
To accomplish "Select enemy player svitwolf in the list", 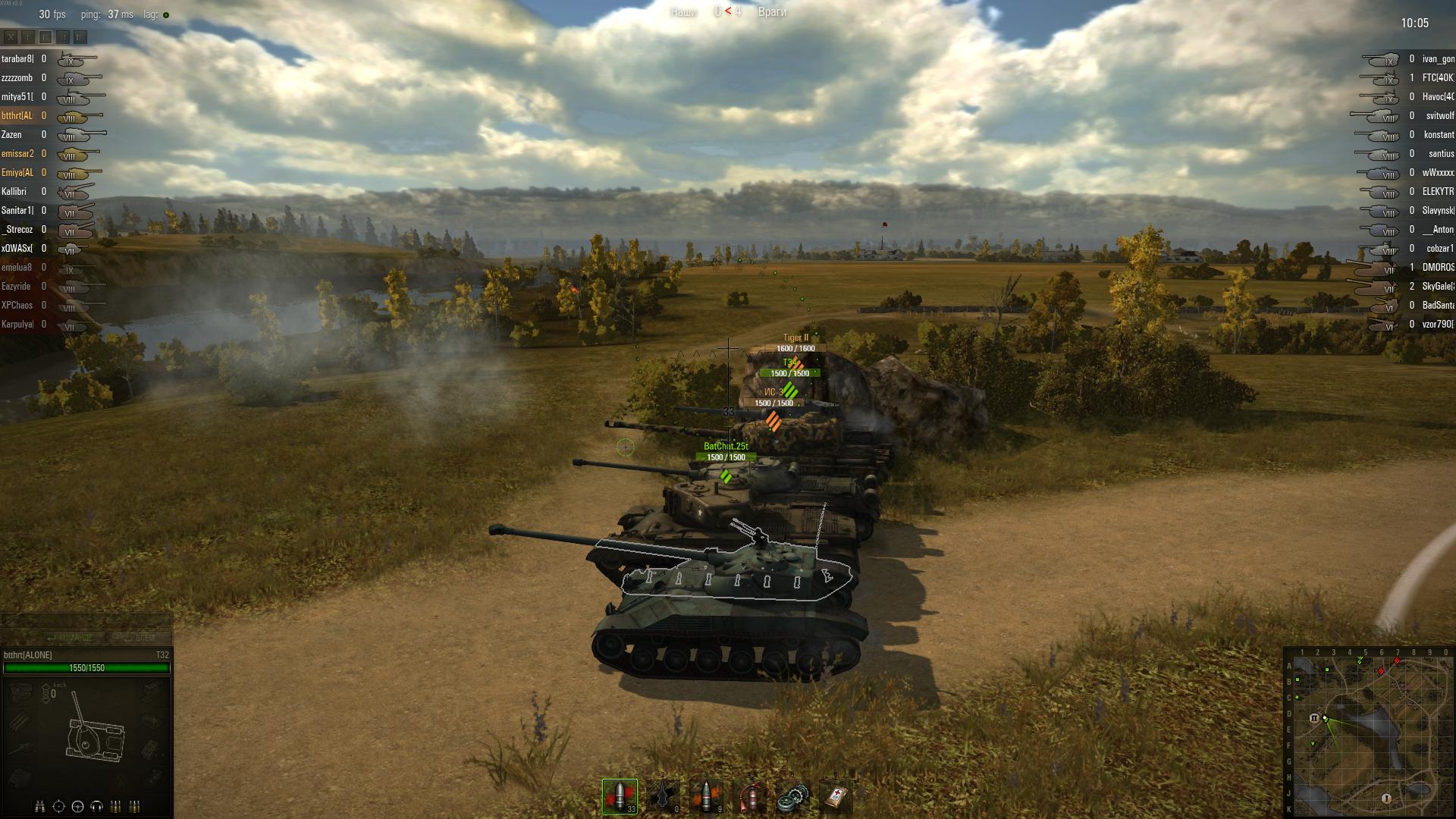I will [x=1439, y=116].
